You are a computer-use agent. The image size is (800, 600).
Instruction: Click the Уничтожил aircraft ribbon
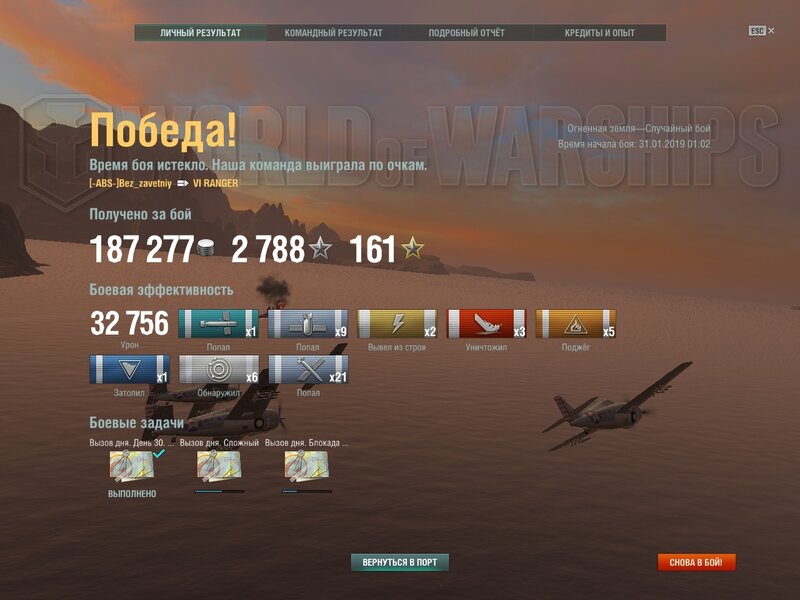(x=486, y=324)
